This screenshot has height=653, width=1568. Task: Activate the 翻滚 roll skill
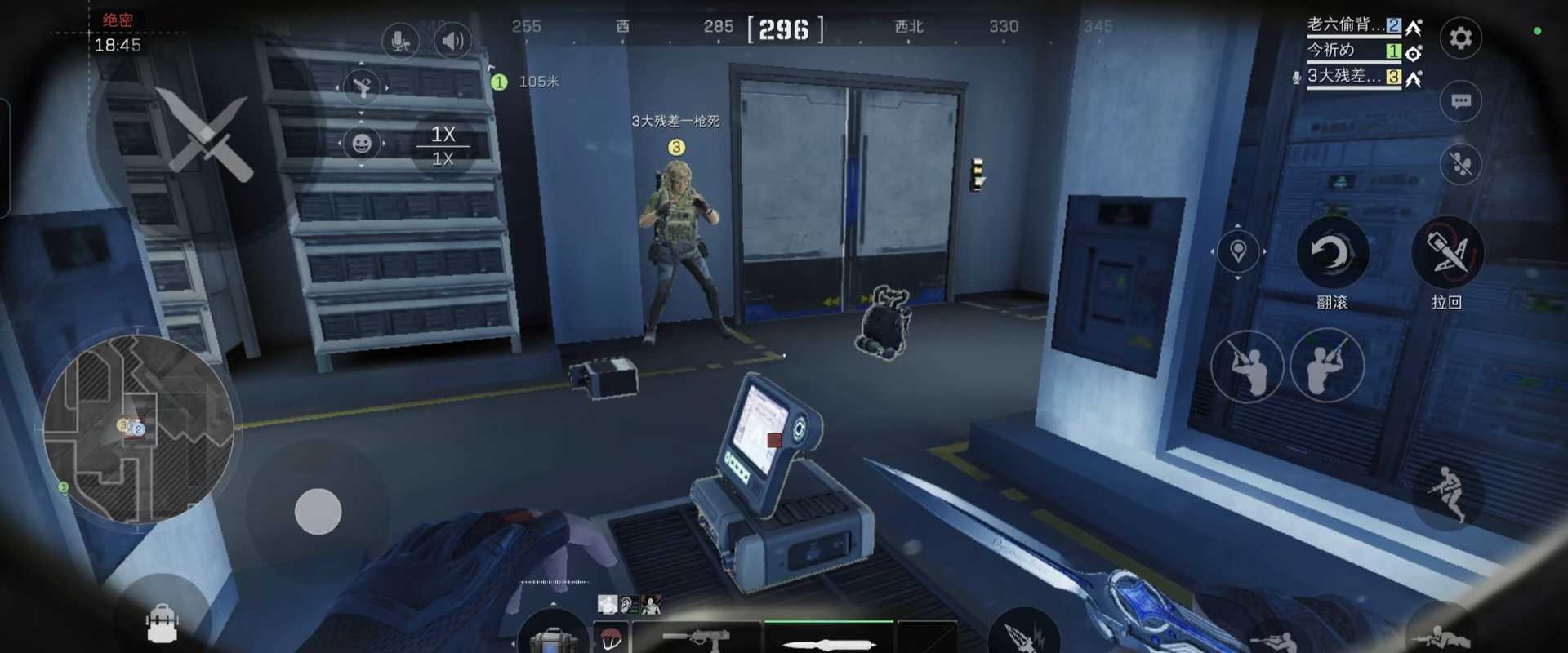[1332, 253]
